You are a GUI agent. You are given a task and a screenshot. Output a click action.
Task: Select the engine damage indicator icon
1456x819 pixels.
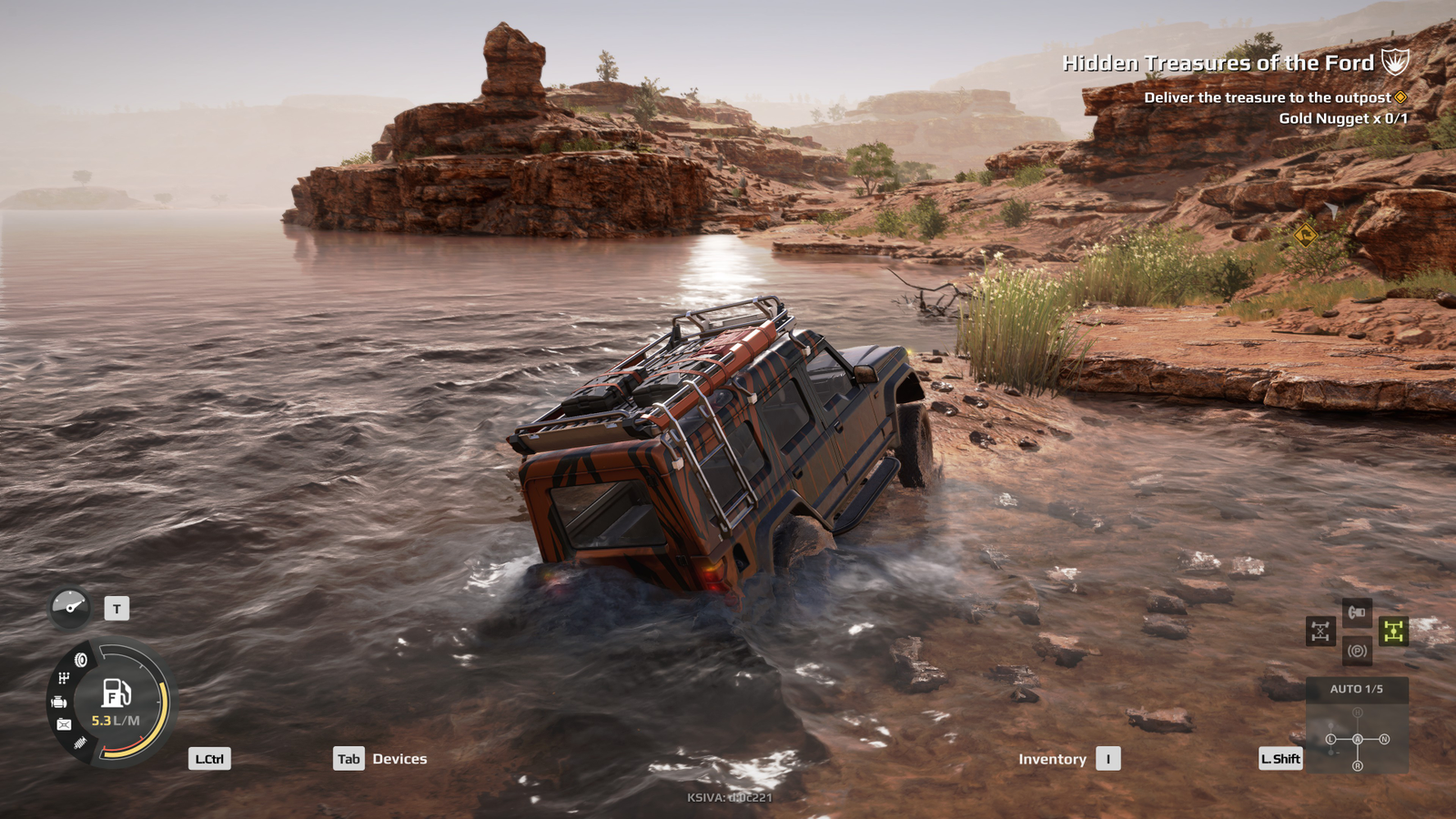pyautogui.click(x=60, y=703)
